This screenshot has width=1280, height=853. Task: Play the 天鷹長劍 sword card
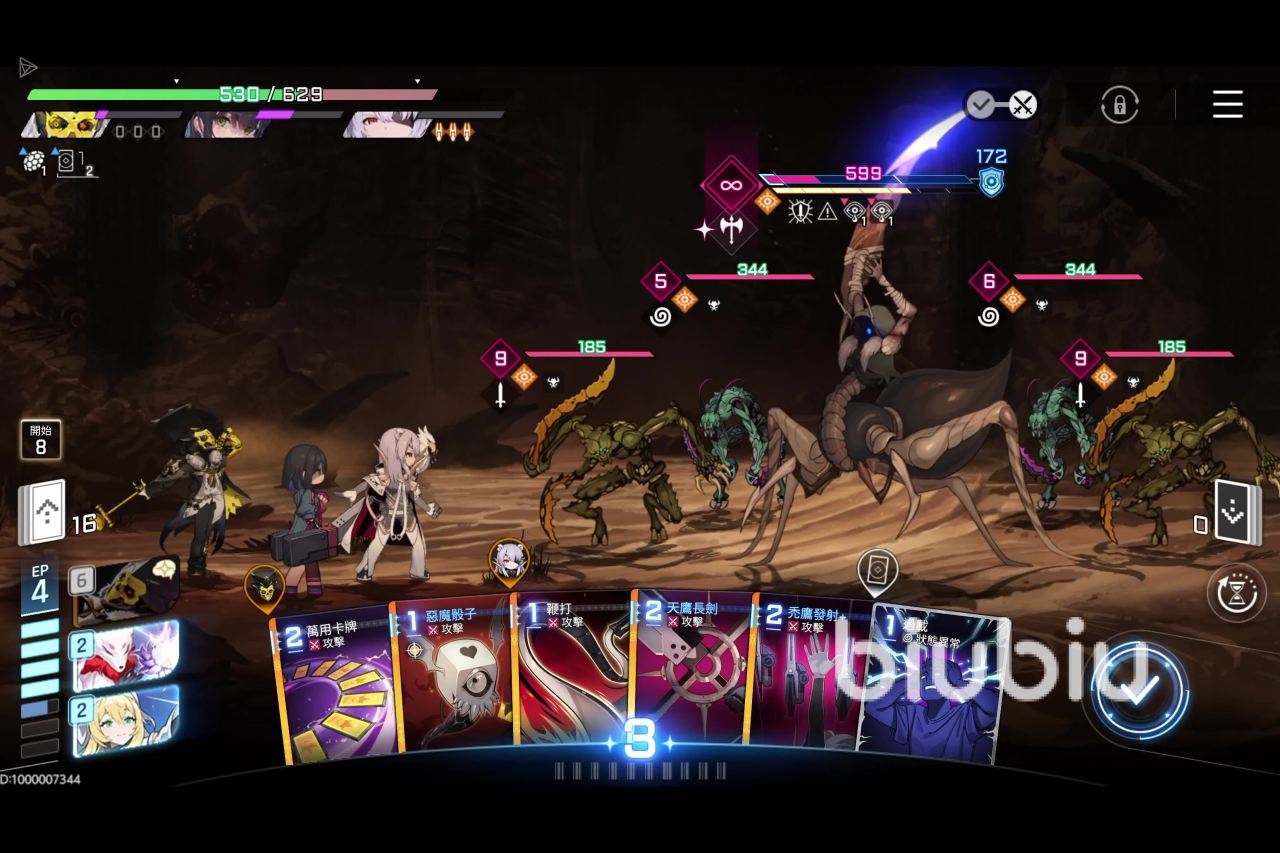(692, 675)
